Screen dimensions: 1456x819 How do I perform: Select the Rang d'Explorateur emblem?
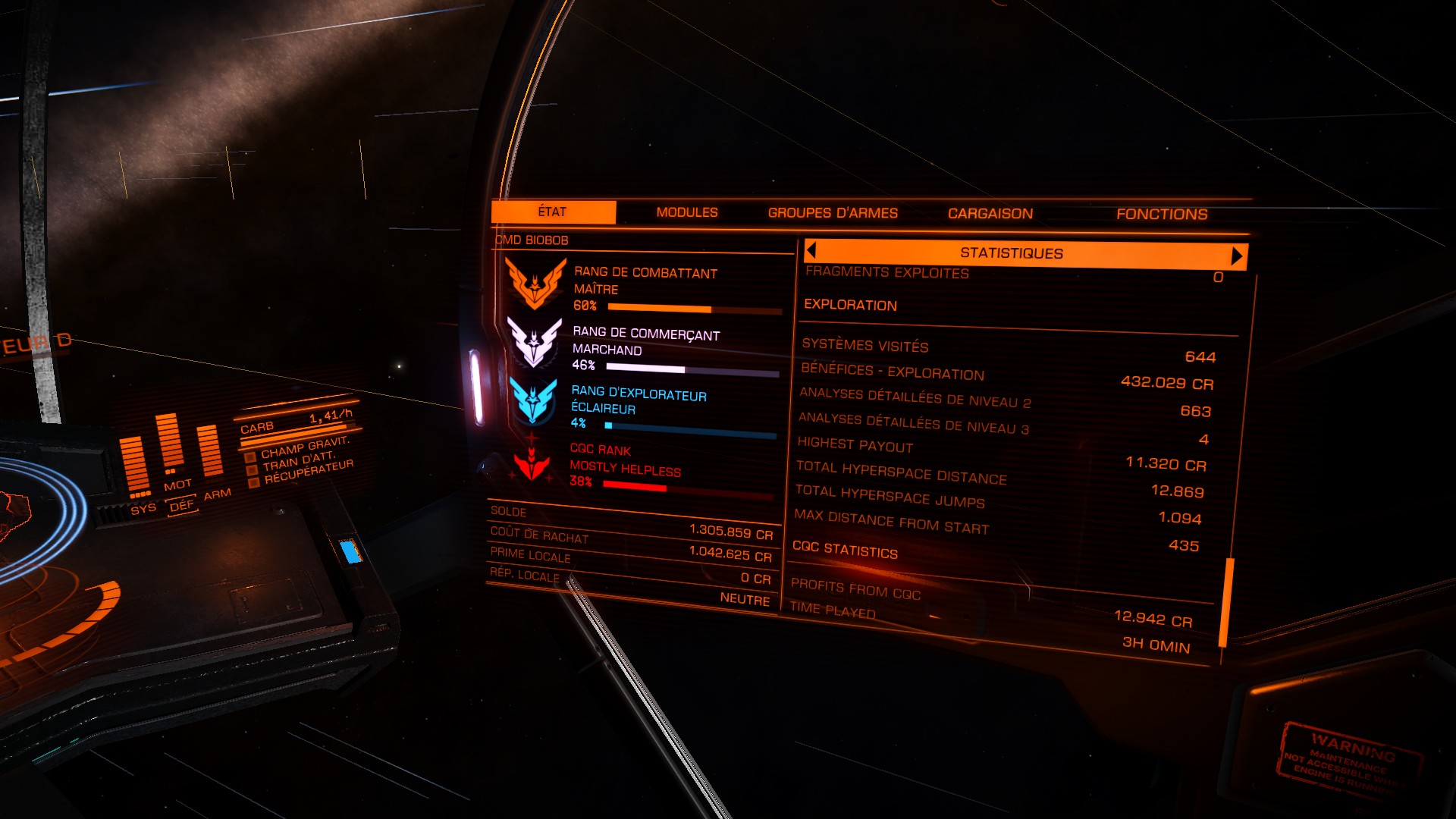tap(534, 401)
